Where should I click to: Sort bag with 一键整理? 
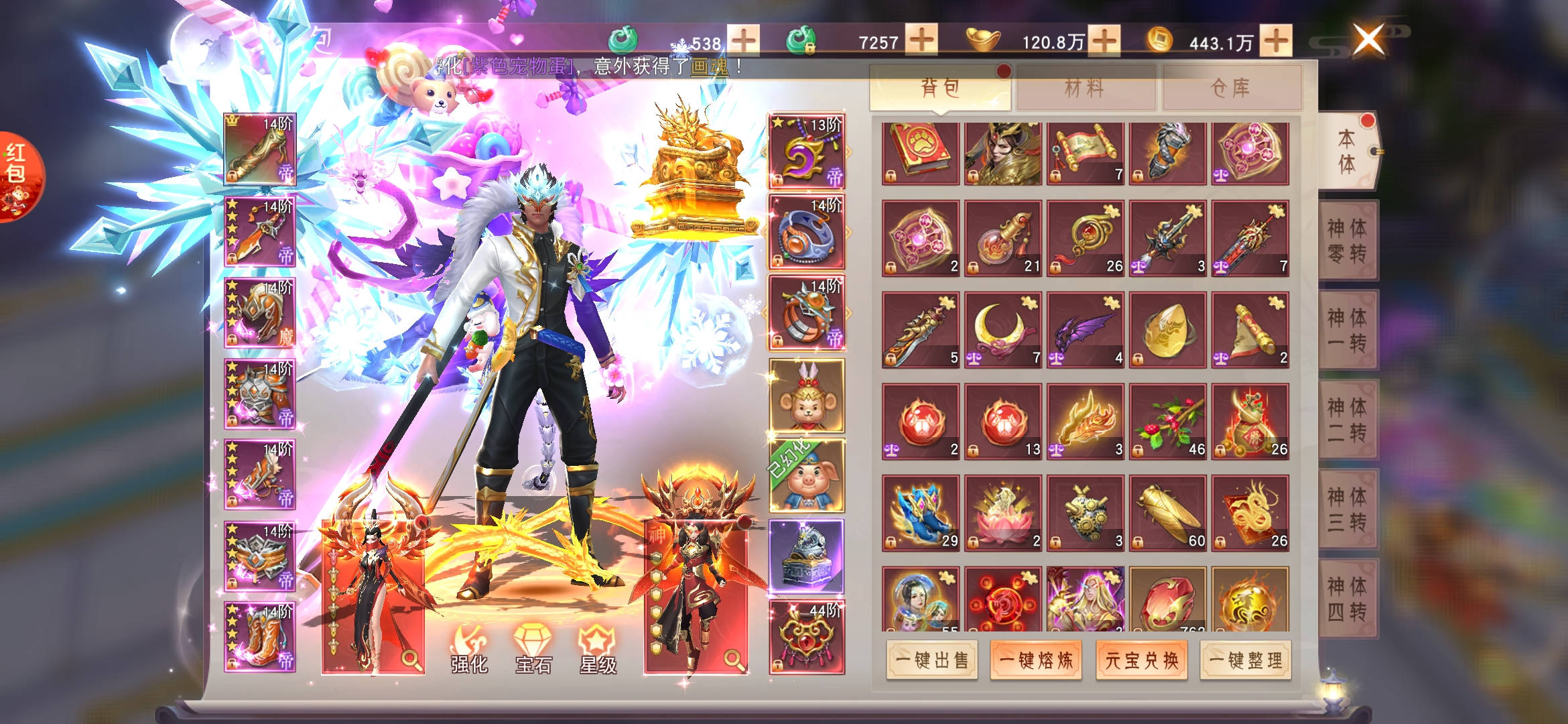point(1246,660)
